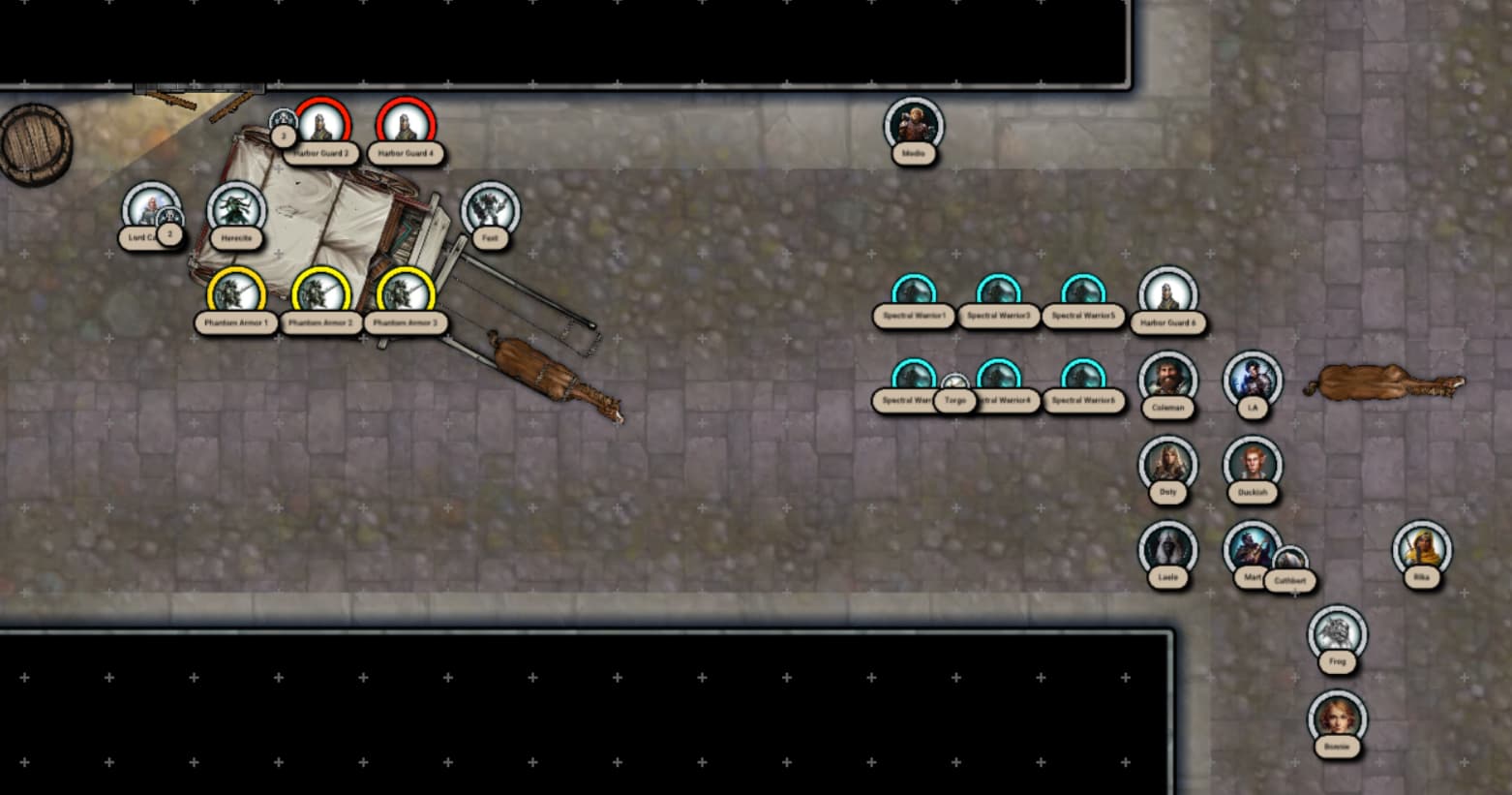The width and height of the screenshot is (1512, 795).
Task: Select the Frog token
Action: click(1337, 633)
